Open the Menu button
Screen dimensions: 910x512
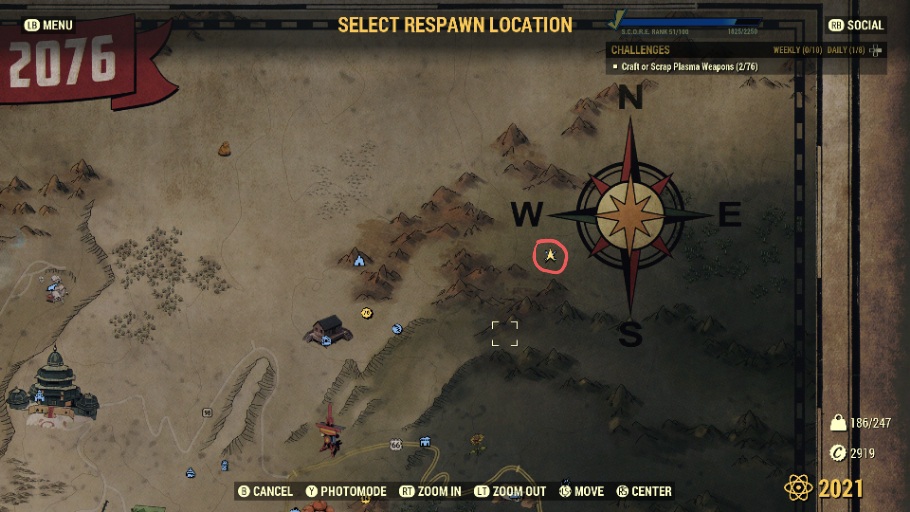point(49,25)
